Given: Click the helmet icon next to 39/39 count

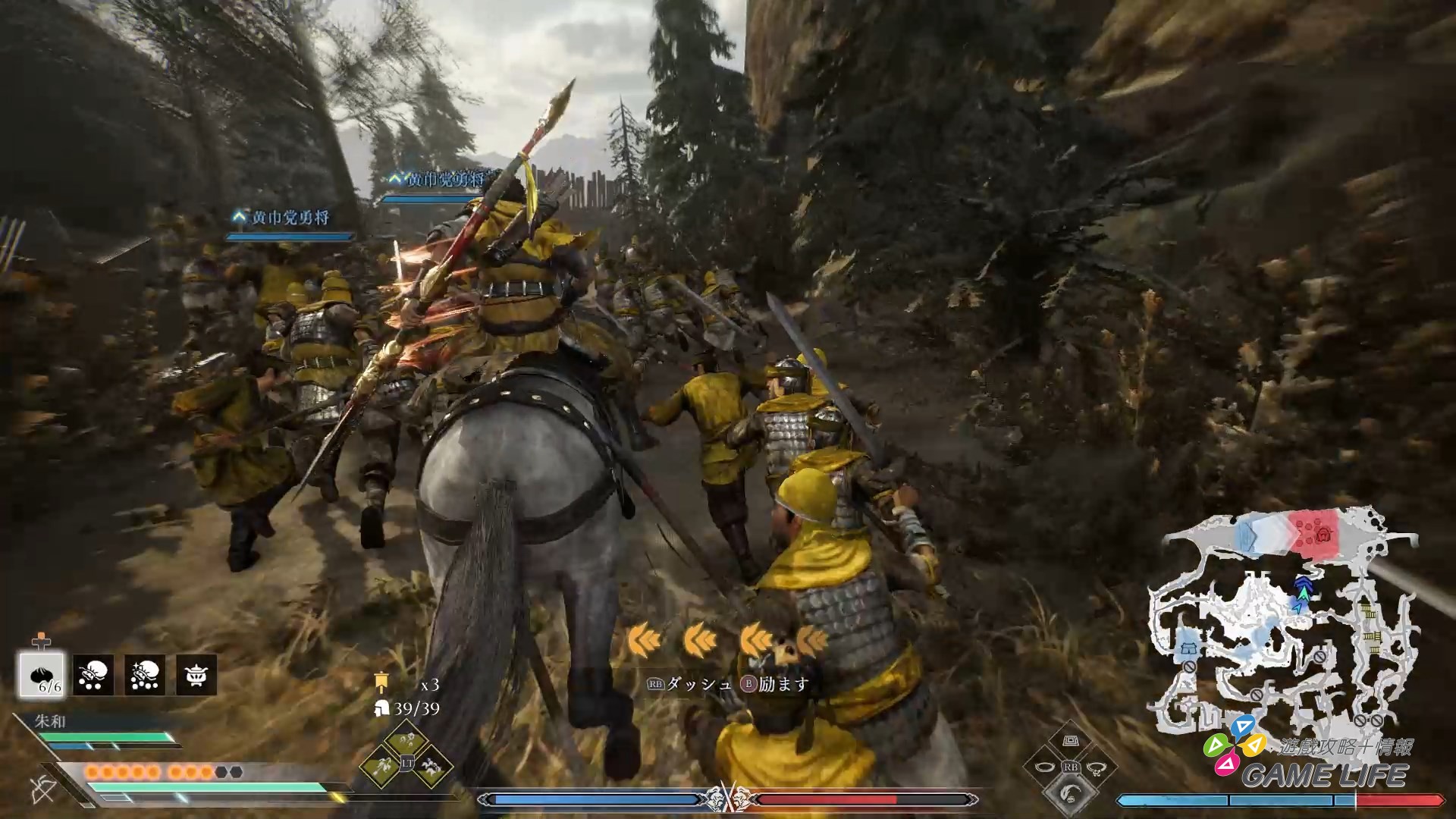Looking at the screenshot, I should tap(381, 710).
